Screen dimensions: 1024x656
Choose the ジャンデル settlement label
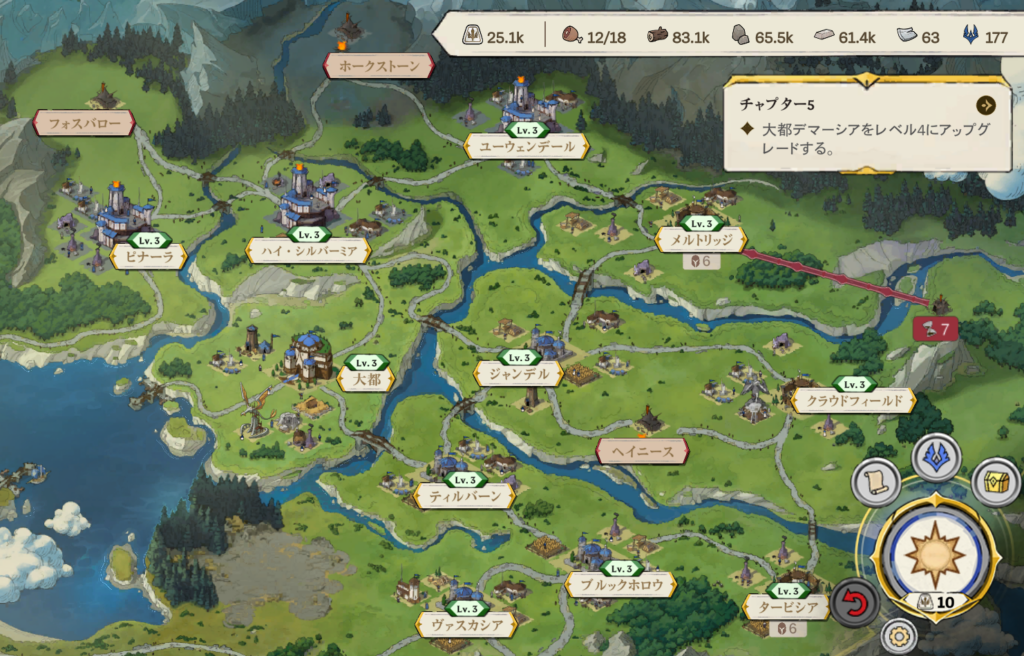(518, 374)
